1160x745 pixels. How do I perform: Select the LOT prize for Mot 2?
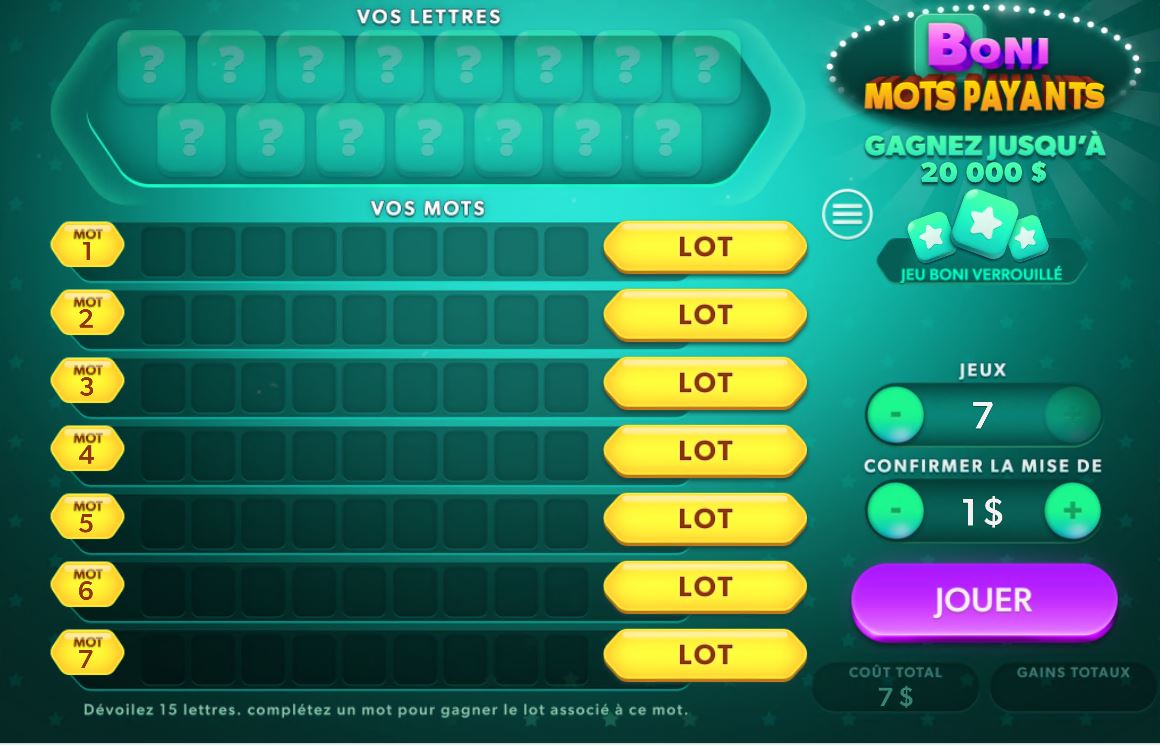(705, 315)
